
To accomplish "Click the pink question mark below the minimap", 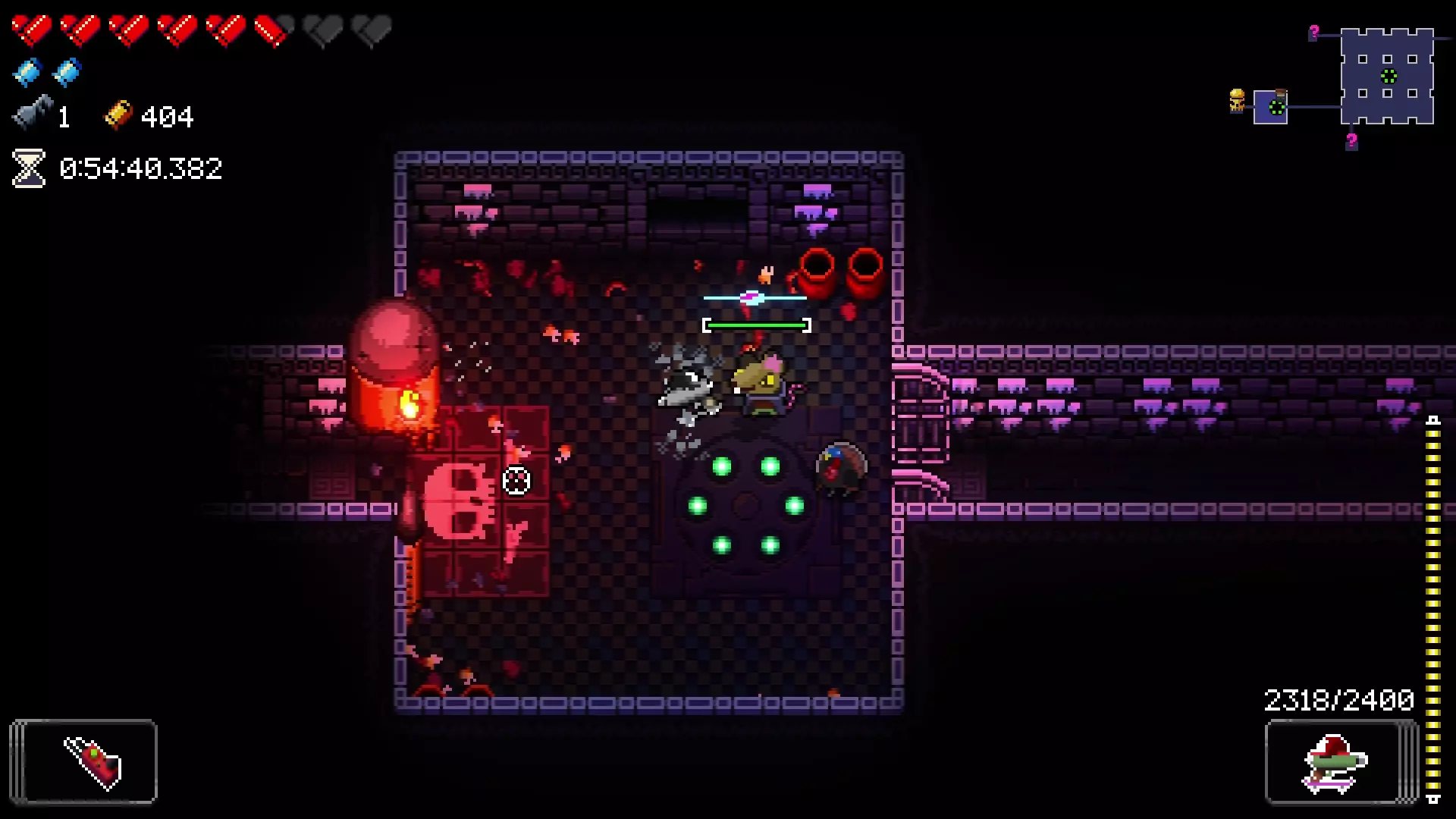I will (x=1351, y=140).
